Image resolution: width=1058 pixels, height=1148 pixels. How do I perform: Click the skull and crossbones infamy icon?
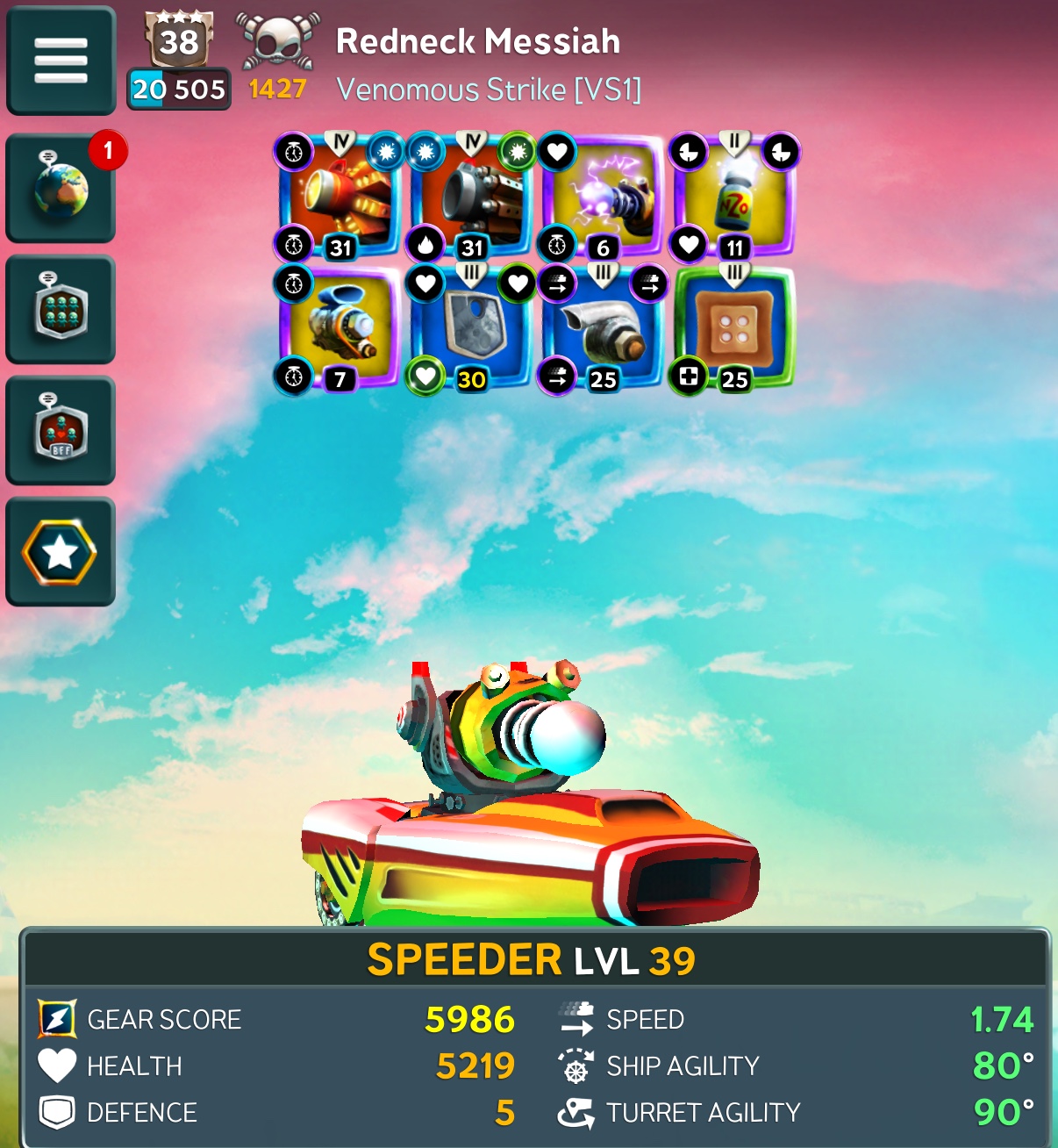click(277, 41)
